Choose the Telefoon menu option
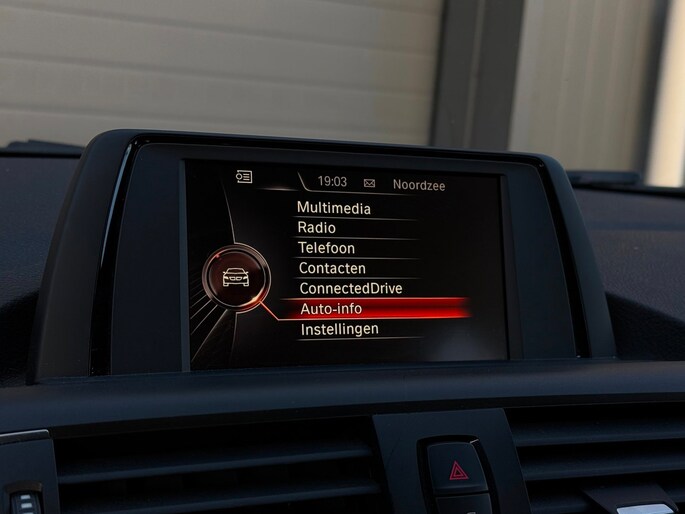685x514 pixels. (326, 248)
